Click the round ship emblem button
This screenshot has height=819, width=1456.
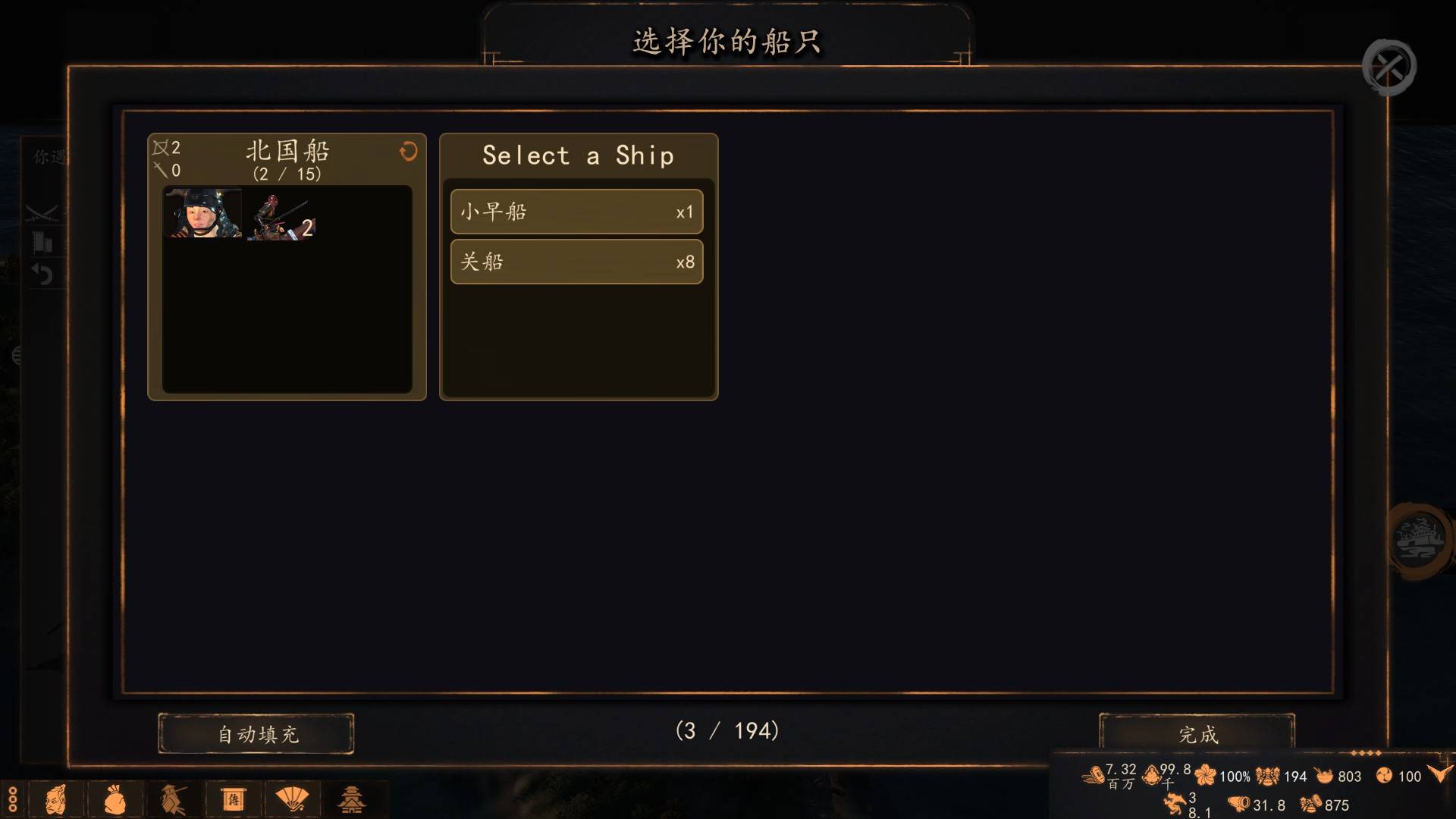[1420, 540]
